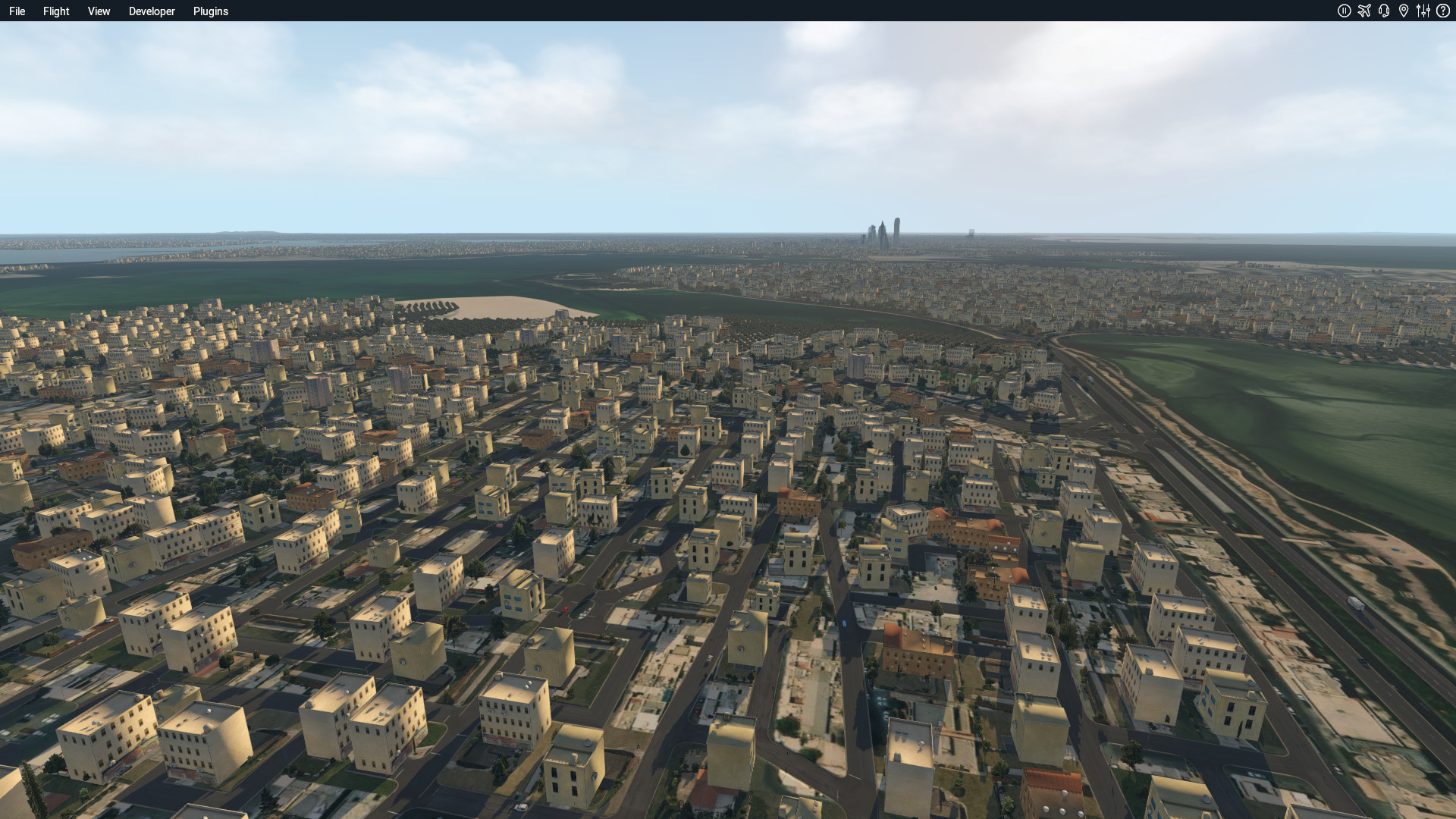The width and height of the screenshot is (1456, 819).
Task: Open the Developer menu dropdown
Action: tap(152, 11)
